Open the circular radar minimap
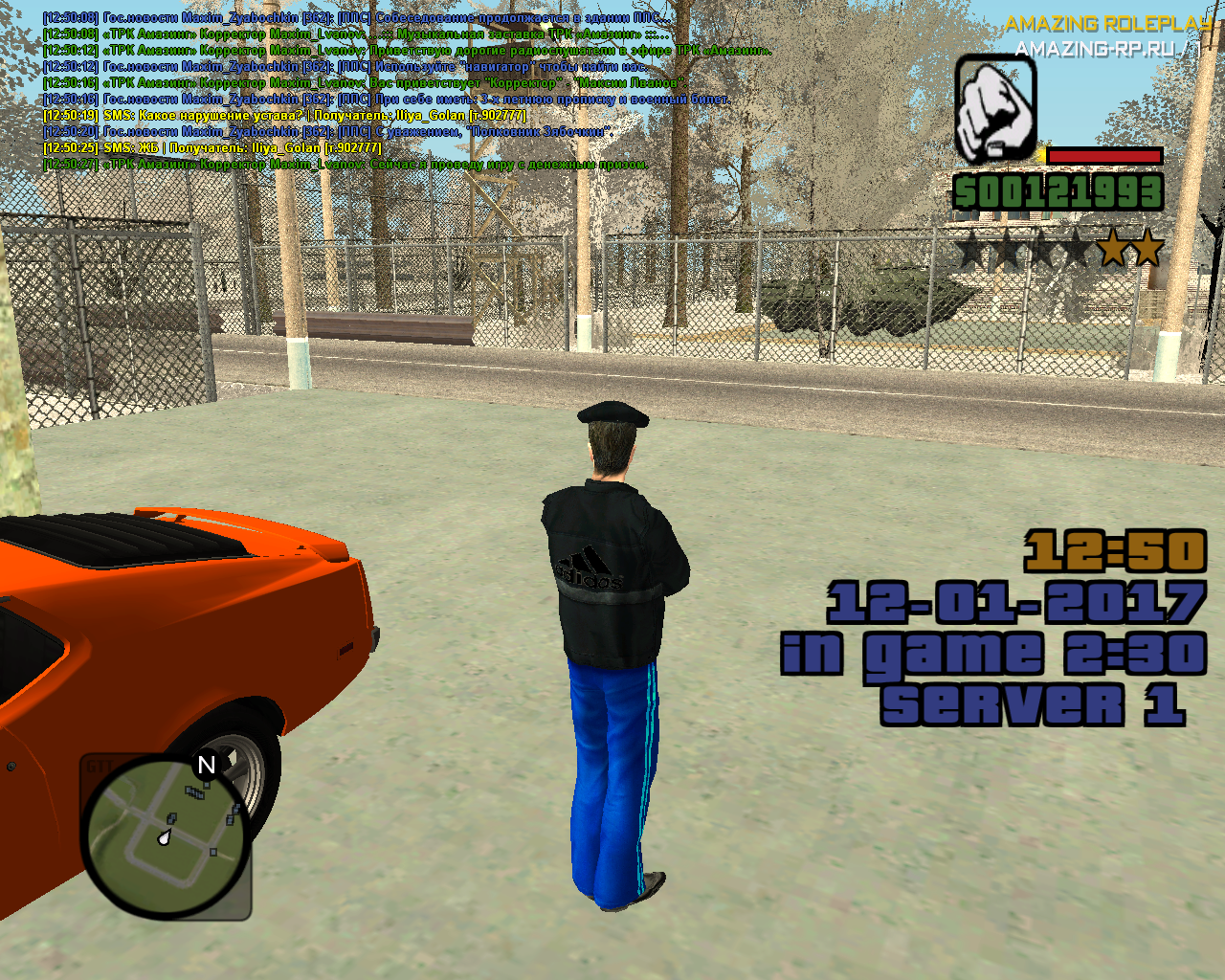 coord(167,836)
